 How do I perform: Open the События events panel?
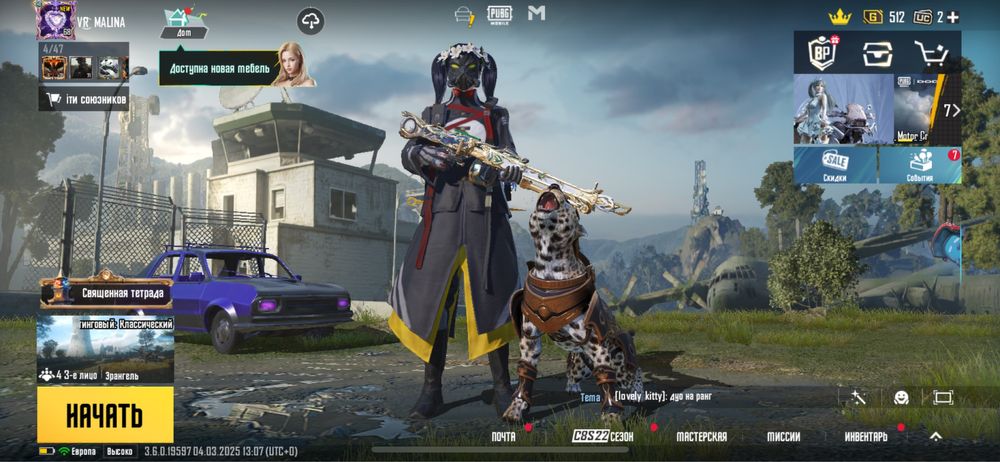921,166
